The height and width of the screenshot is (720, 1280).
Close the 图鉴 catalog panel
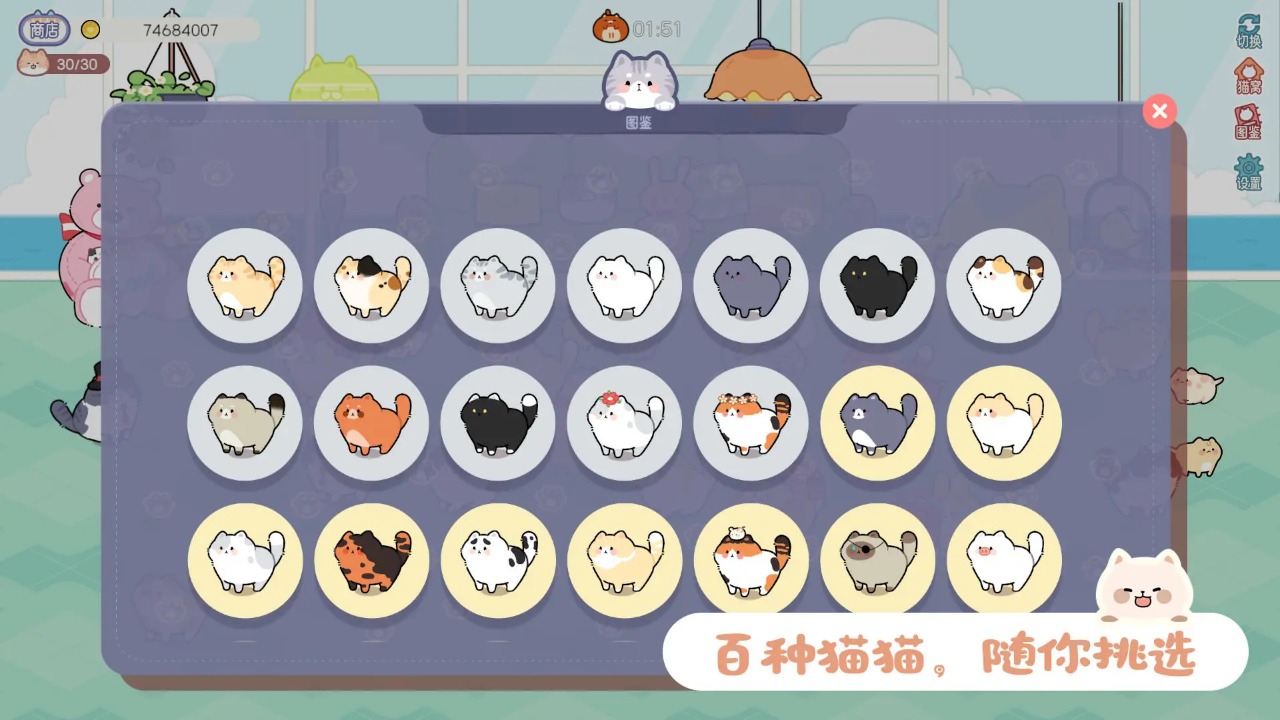(1159, 111)
